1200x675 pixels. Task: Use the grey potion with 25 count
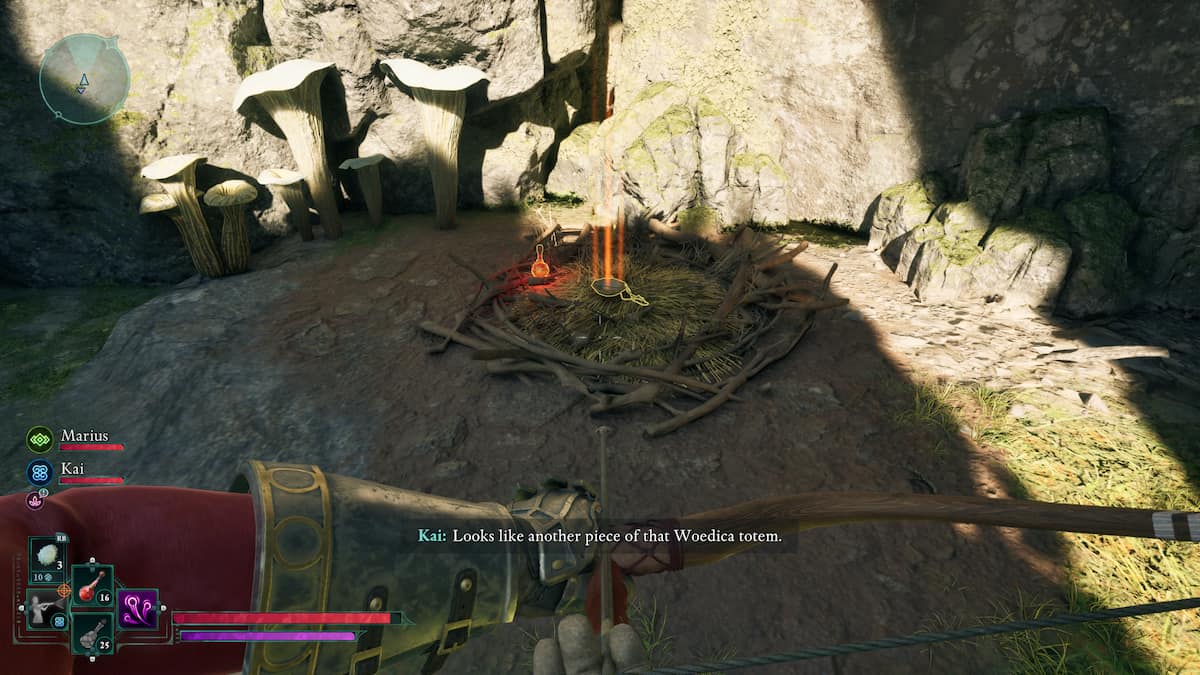tap(92, 632)
